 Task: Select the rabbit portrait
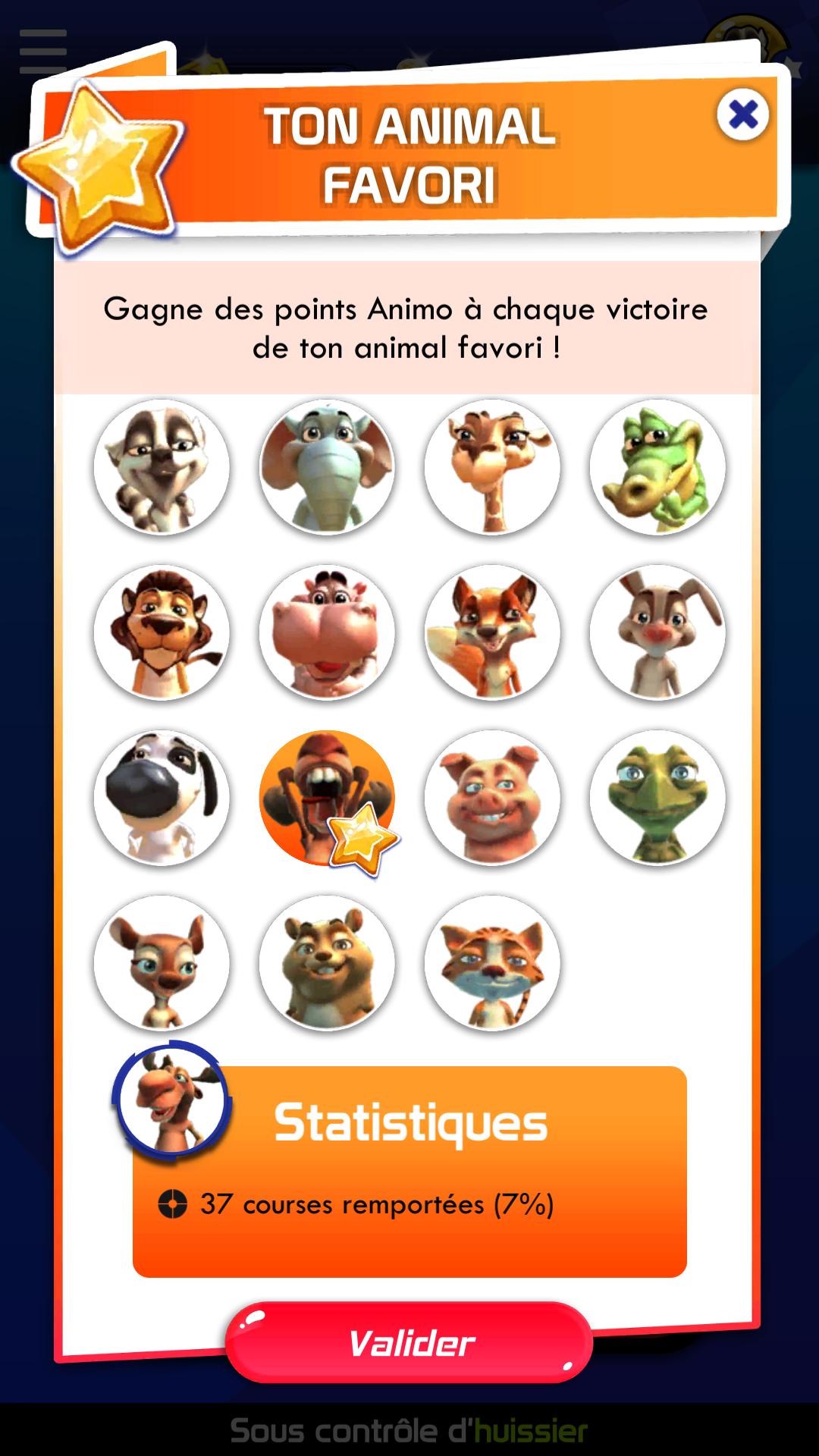657,632
